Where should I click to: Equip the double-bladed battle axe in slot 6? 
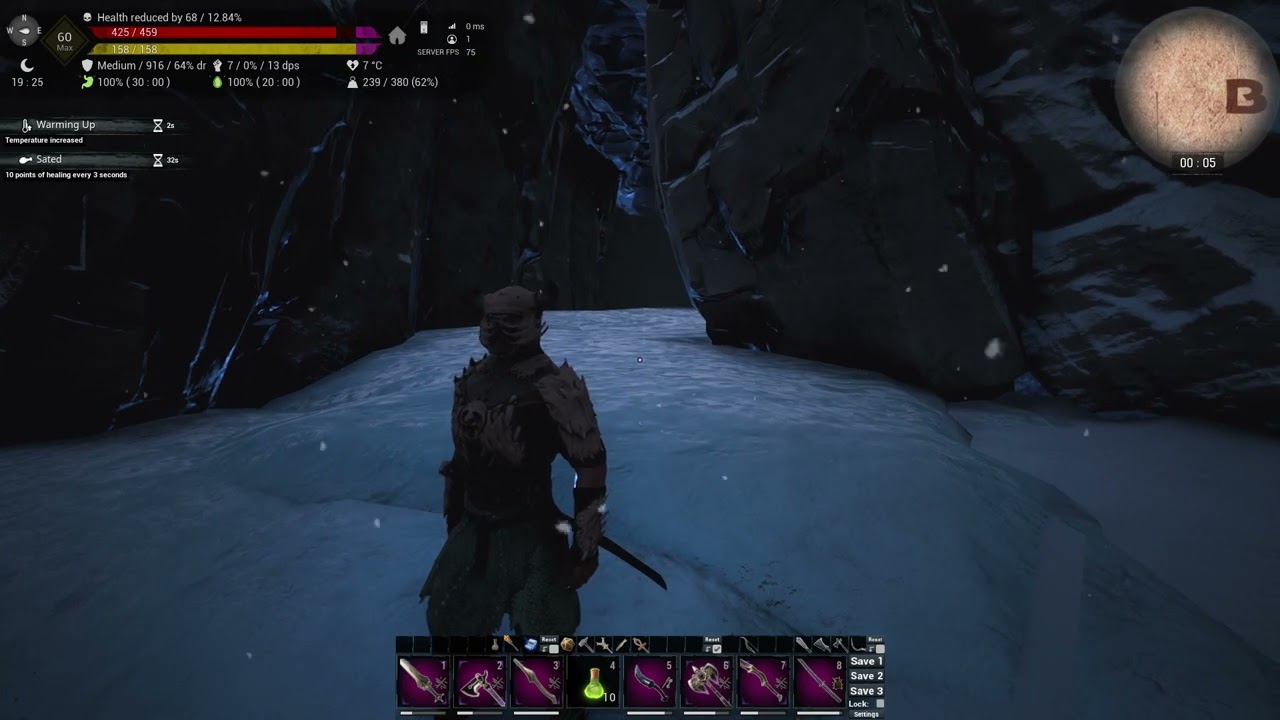(x=706, y=682)
